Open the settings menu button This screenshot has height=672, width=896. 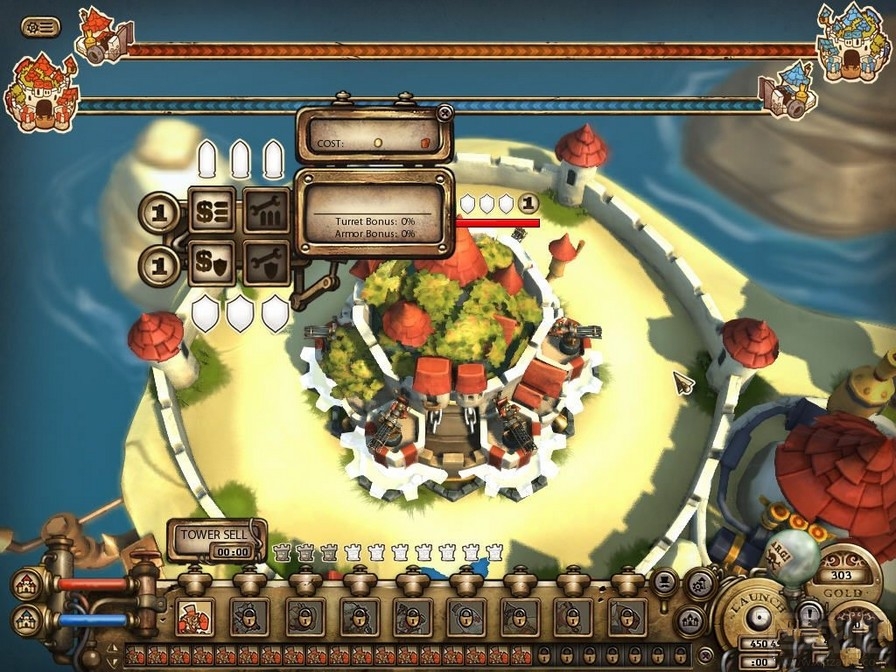40,27
